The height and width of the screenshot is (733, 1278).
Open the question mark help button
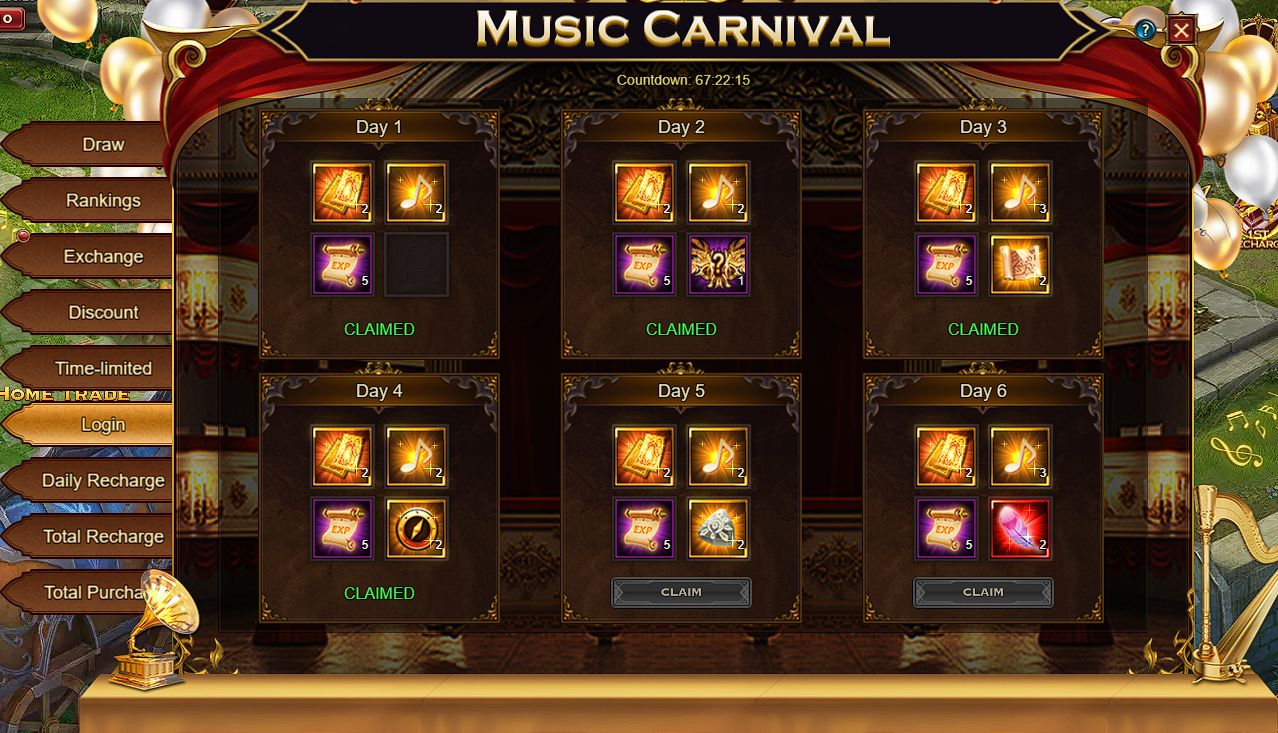tap(1145, 30)
